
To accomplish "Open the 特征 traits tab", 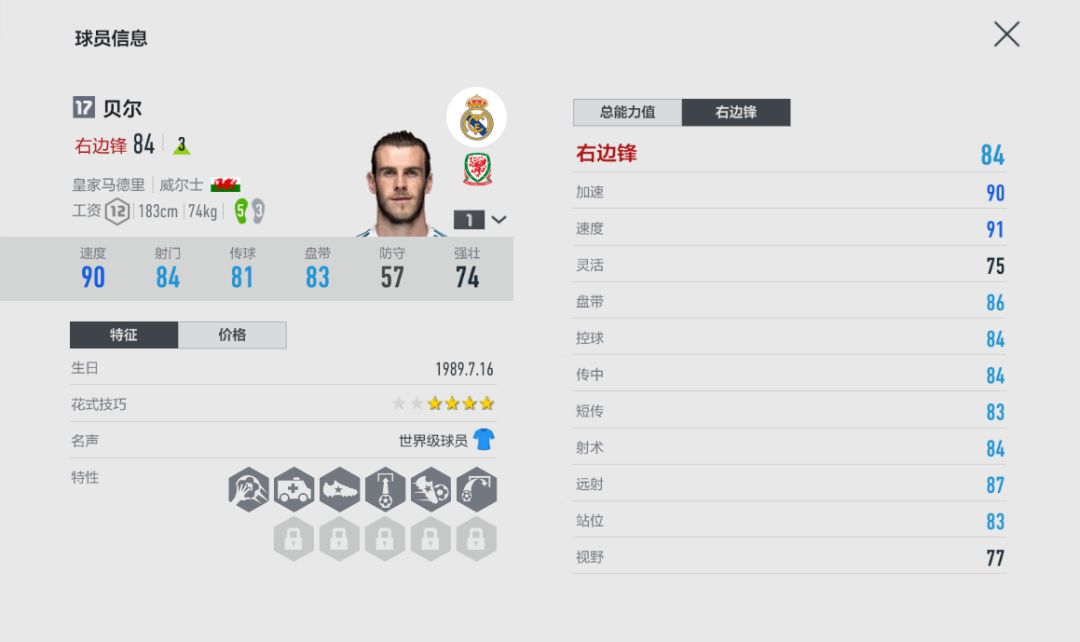I will click(124, 335).
